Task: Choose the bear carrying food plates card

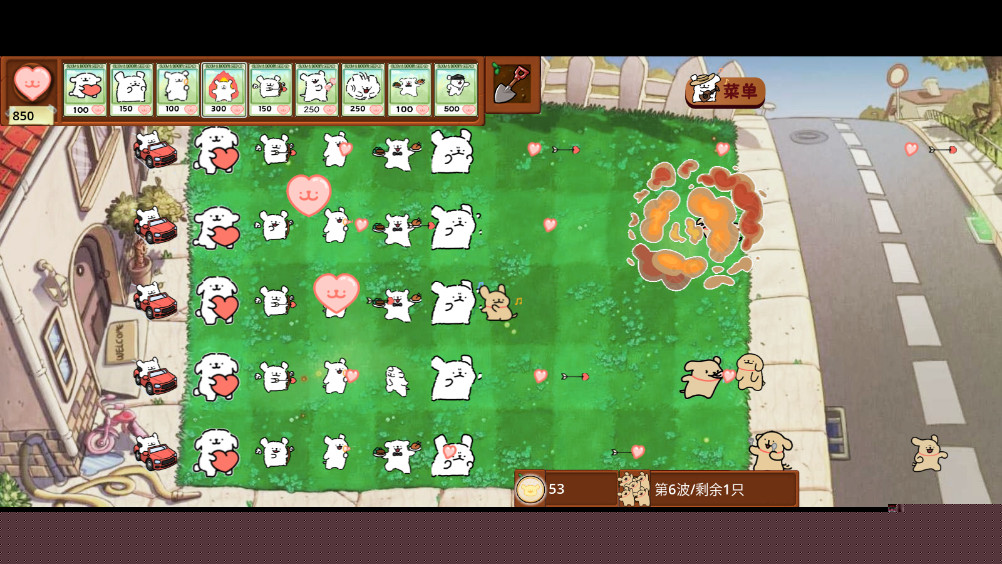Action: tap(409, 90)
